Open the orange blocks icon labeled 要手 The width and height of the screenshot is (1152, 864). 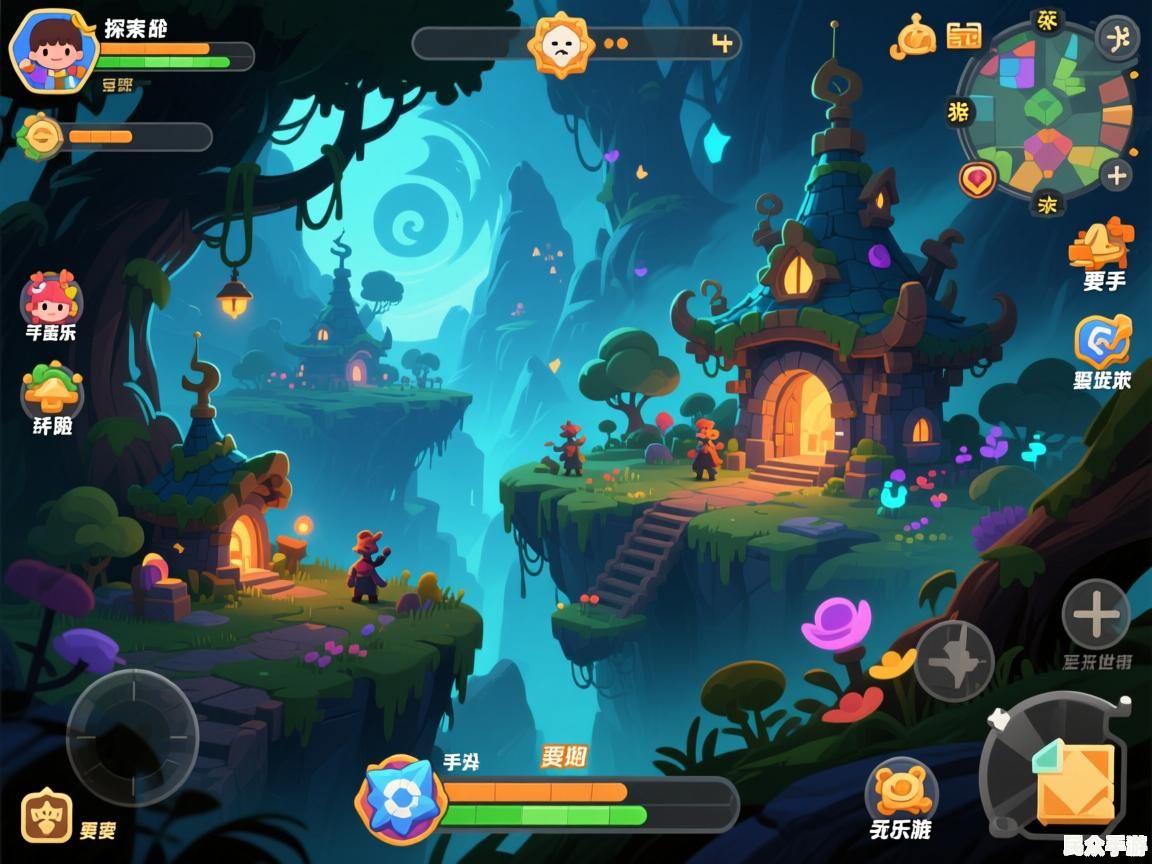1101,243
